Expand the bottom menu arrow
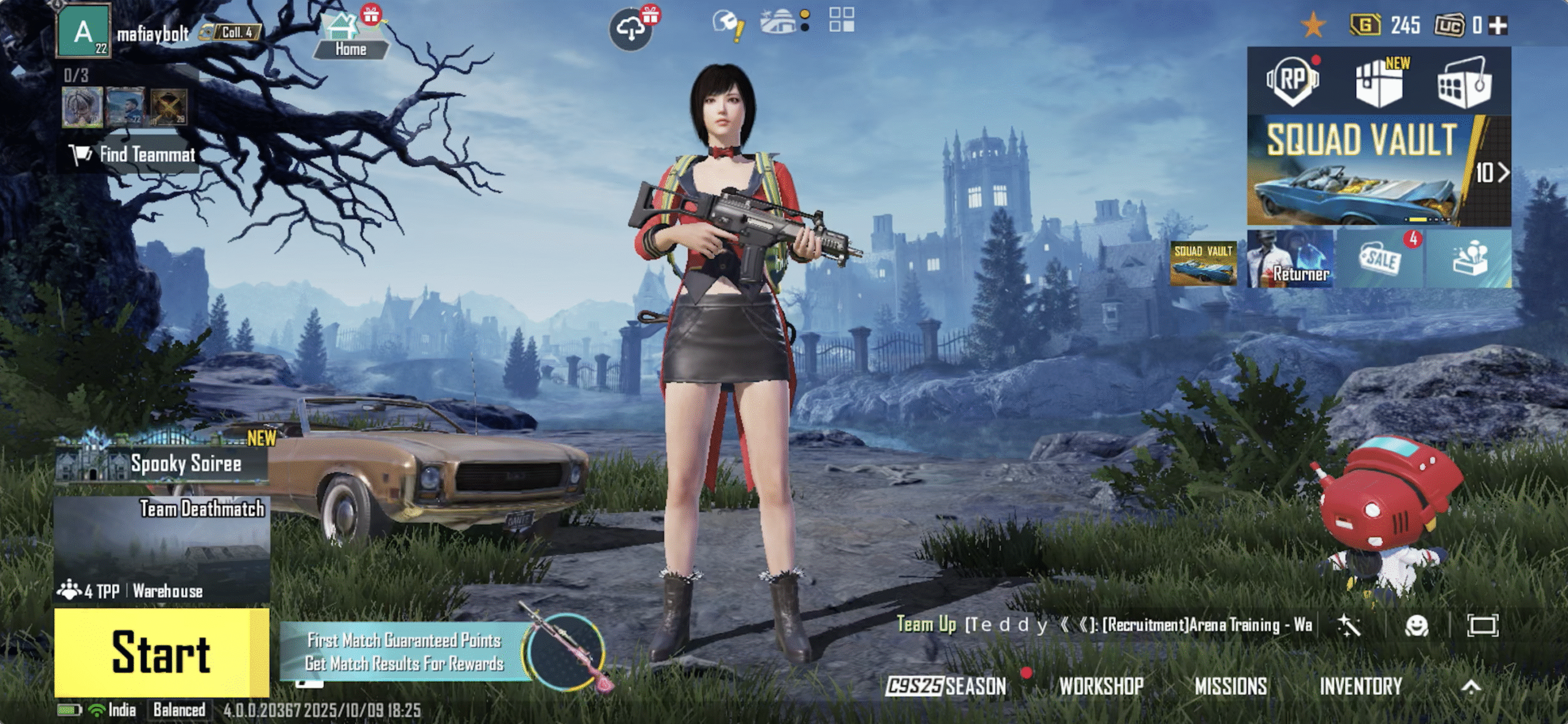The image size is (1568, 724). 1471,687
